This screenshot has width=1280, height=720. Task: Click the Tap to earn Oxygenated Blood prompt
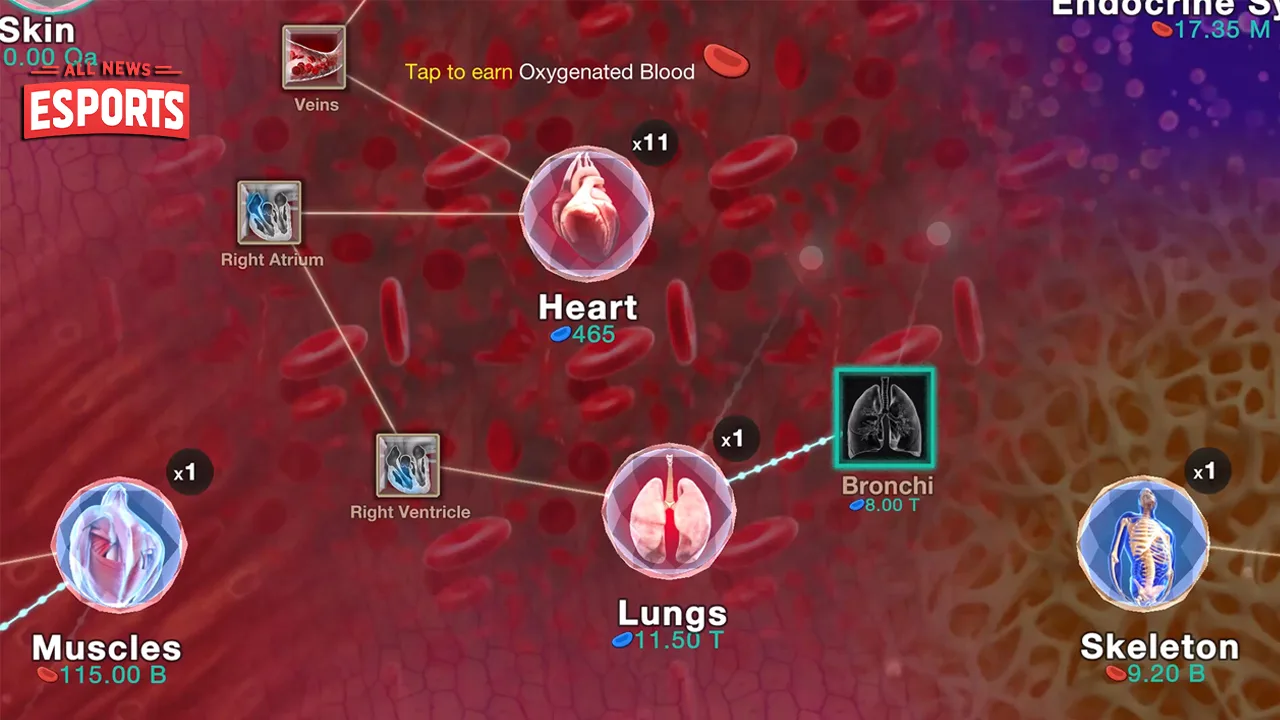(548, 72)
